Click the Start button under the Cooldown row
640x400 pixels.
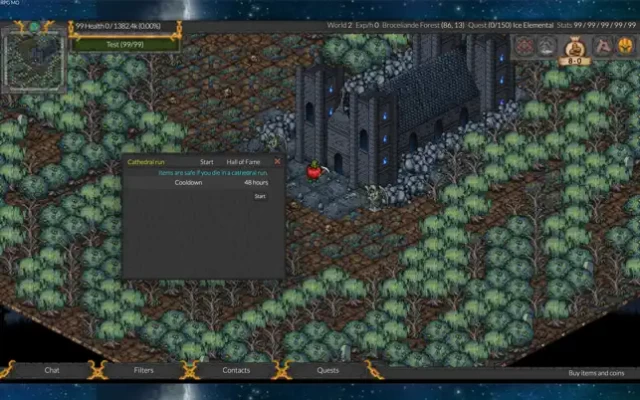pos(260,196)
